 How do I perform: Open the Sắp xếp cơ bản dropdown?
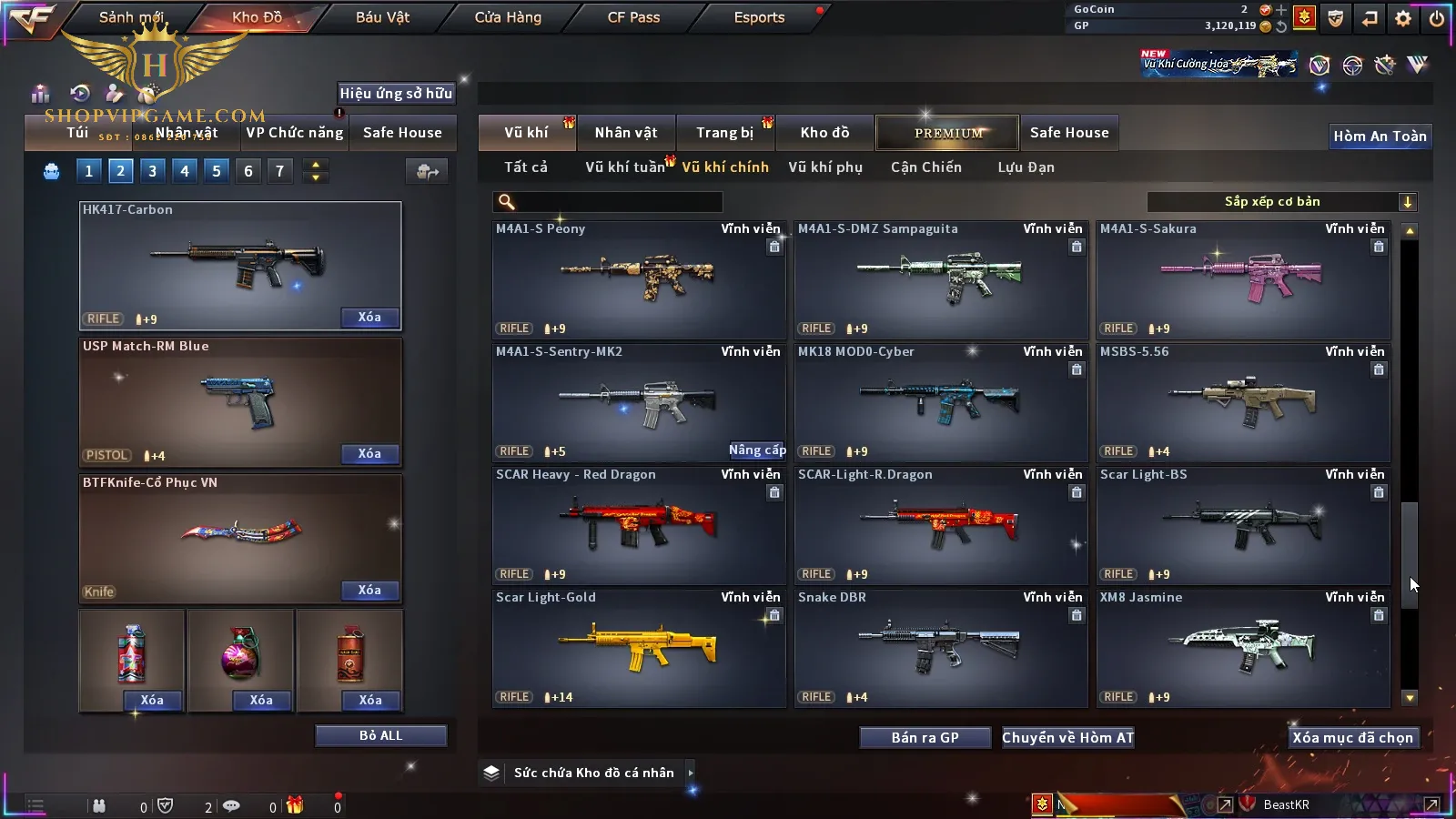[1281, 202]
